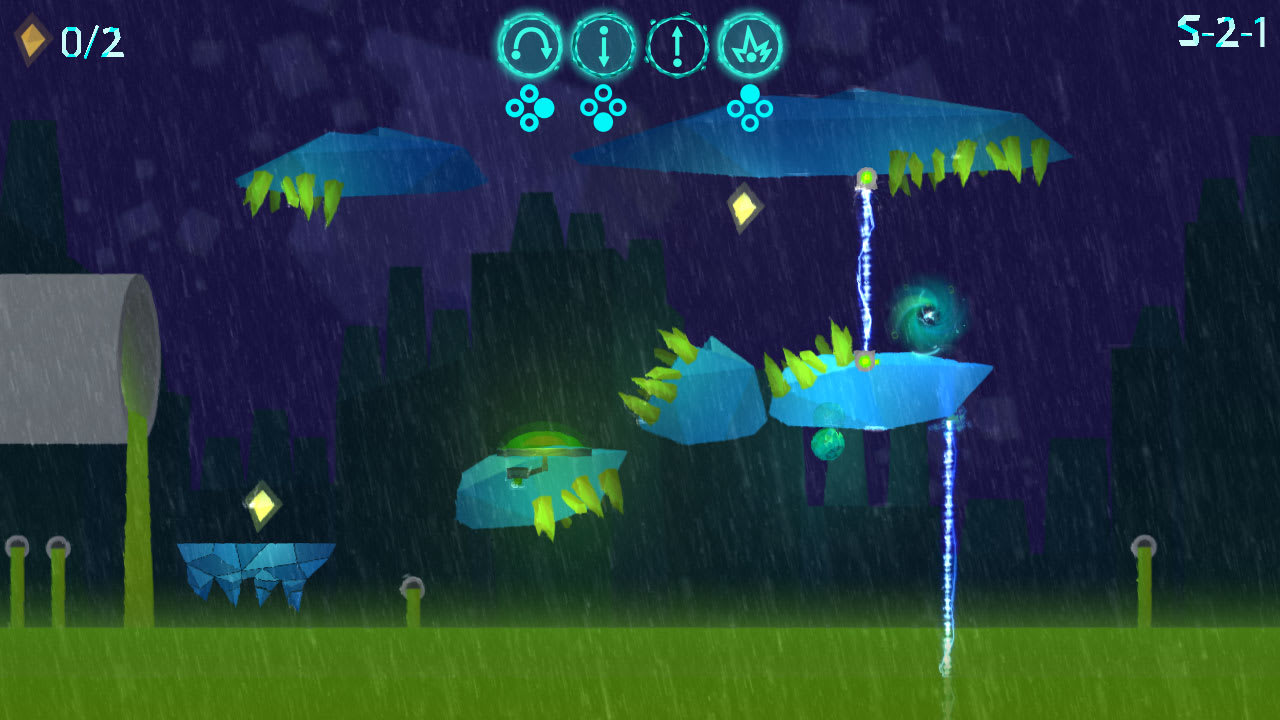Click the round green creature hanging under the platform
1280x720 pixels.
pyautogui.click(x=828, y=444)
